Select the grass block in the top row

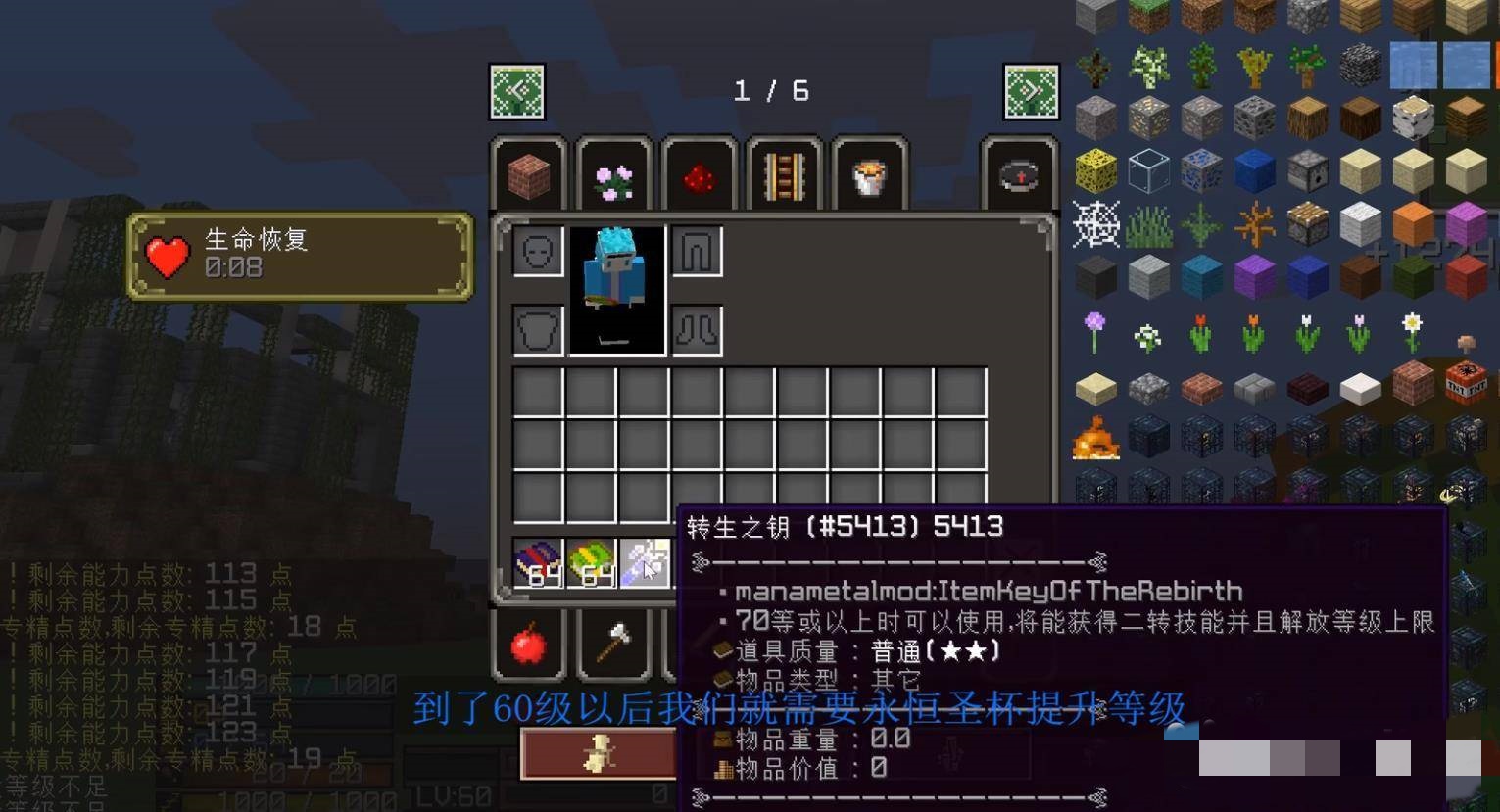tap(1147, 14)
